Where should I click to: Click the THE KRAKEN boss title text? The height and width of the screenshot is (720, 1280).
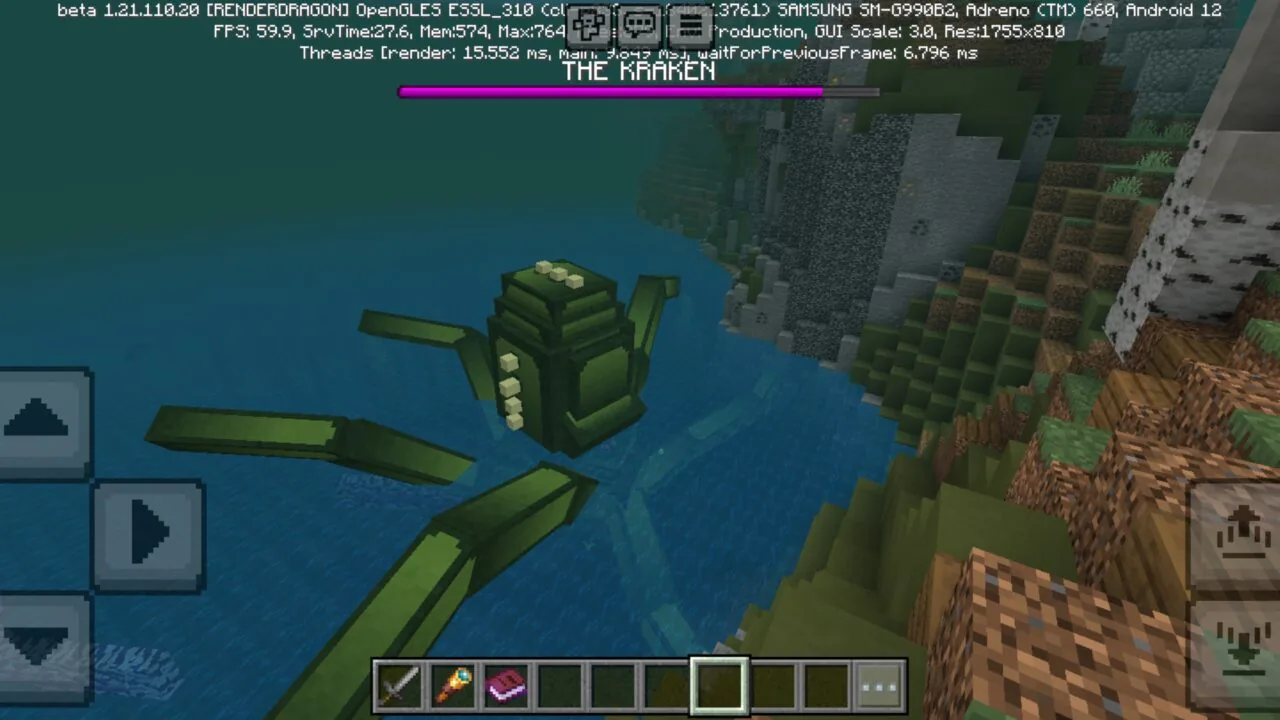pyautogui.click(x=639, y=71)
